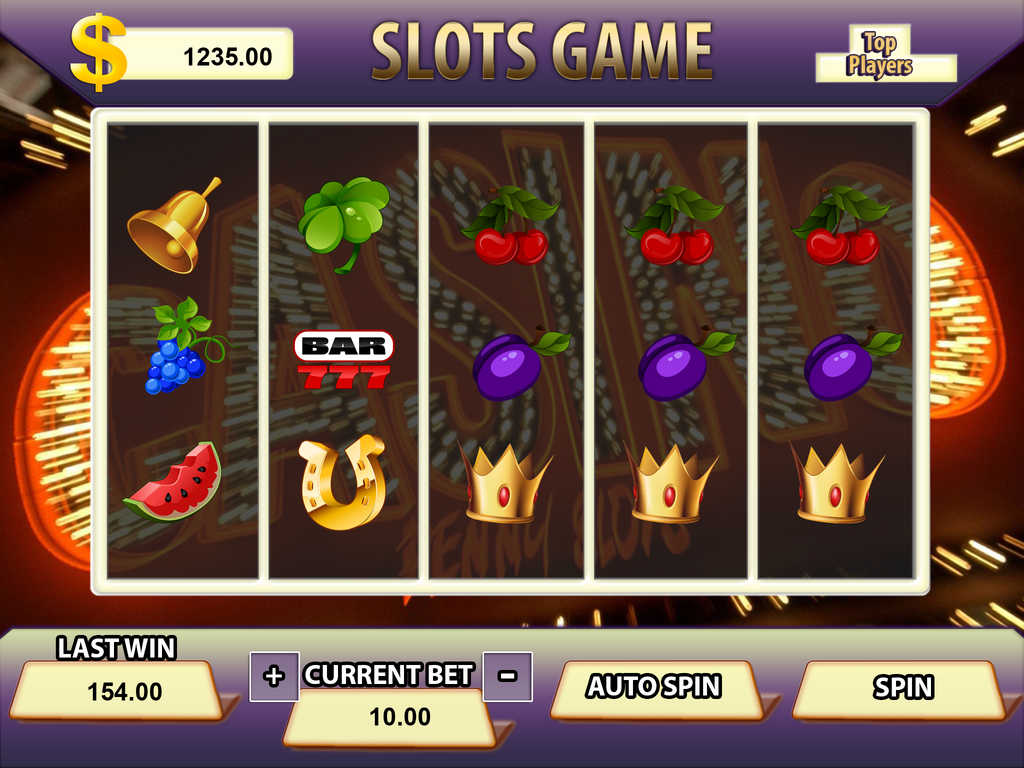Open the Top Players leaderboard
Screen dimensions: 1024x768
[x=880, y=55]
